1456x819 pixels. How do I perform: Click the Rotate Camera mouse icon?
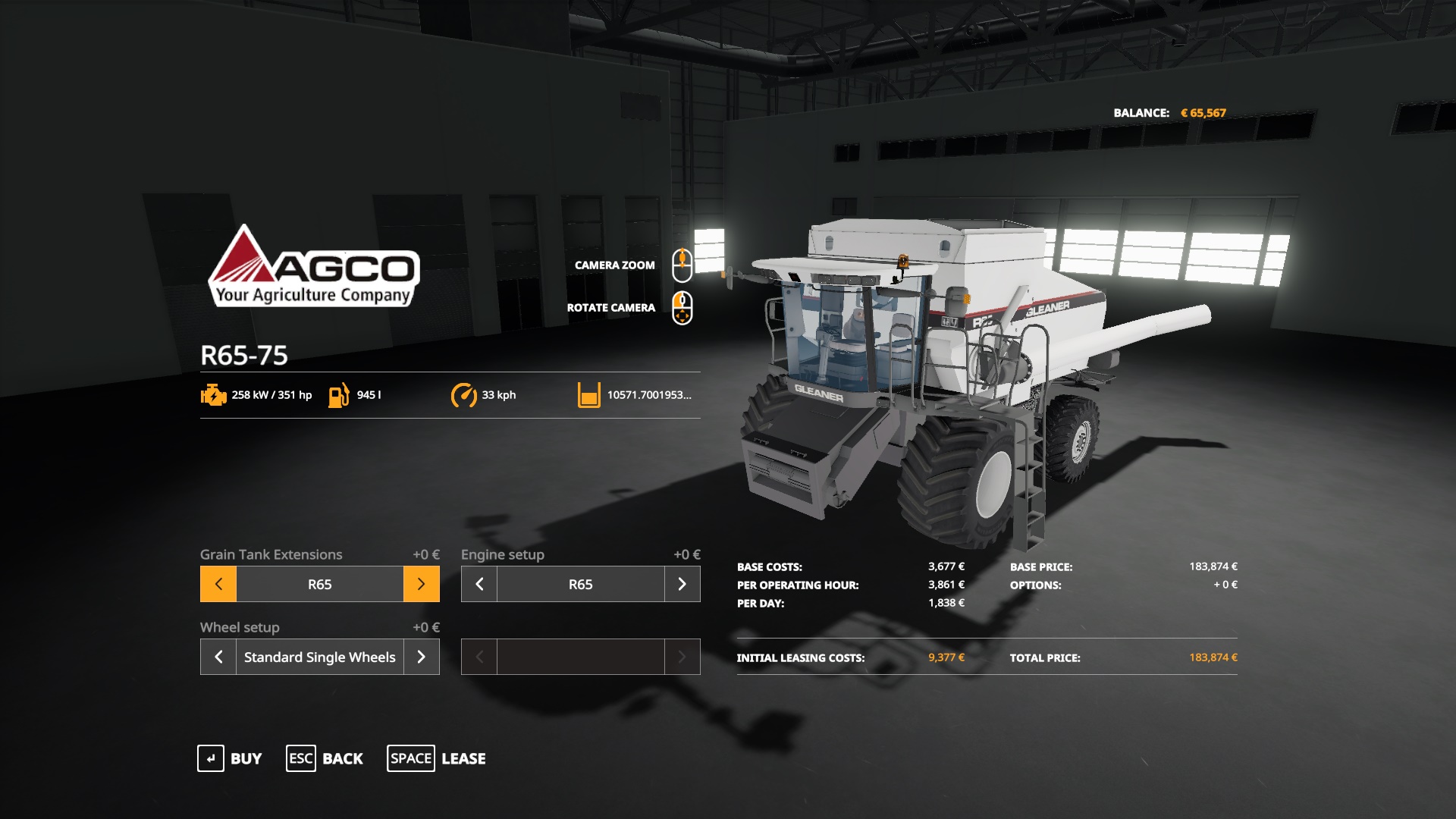683,307
